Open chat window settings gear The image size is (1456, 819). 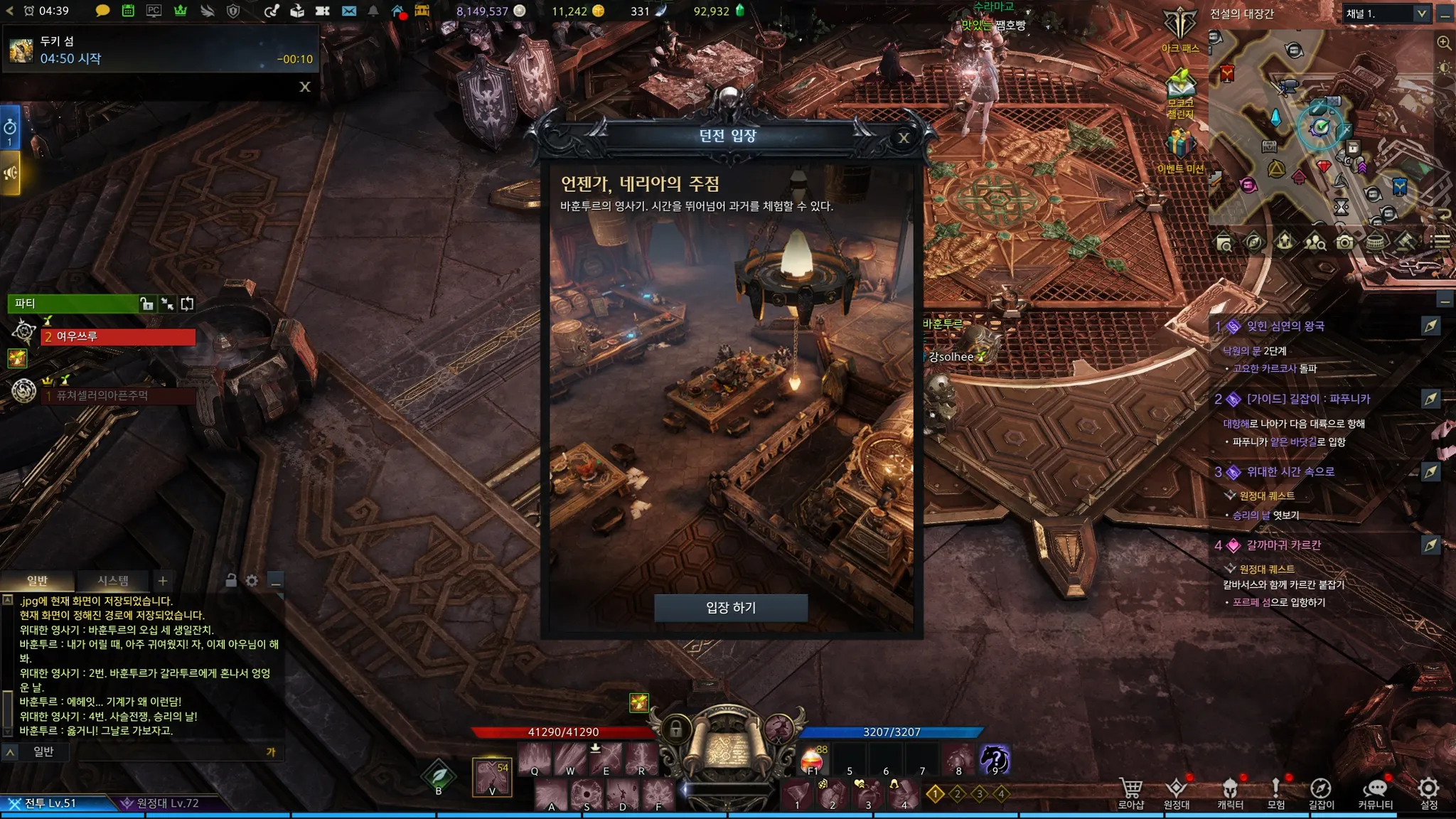[x=252, y=581]
